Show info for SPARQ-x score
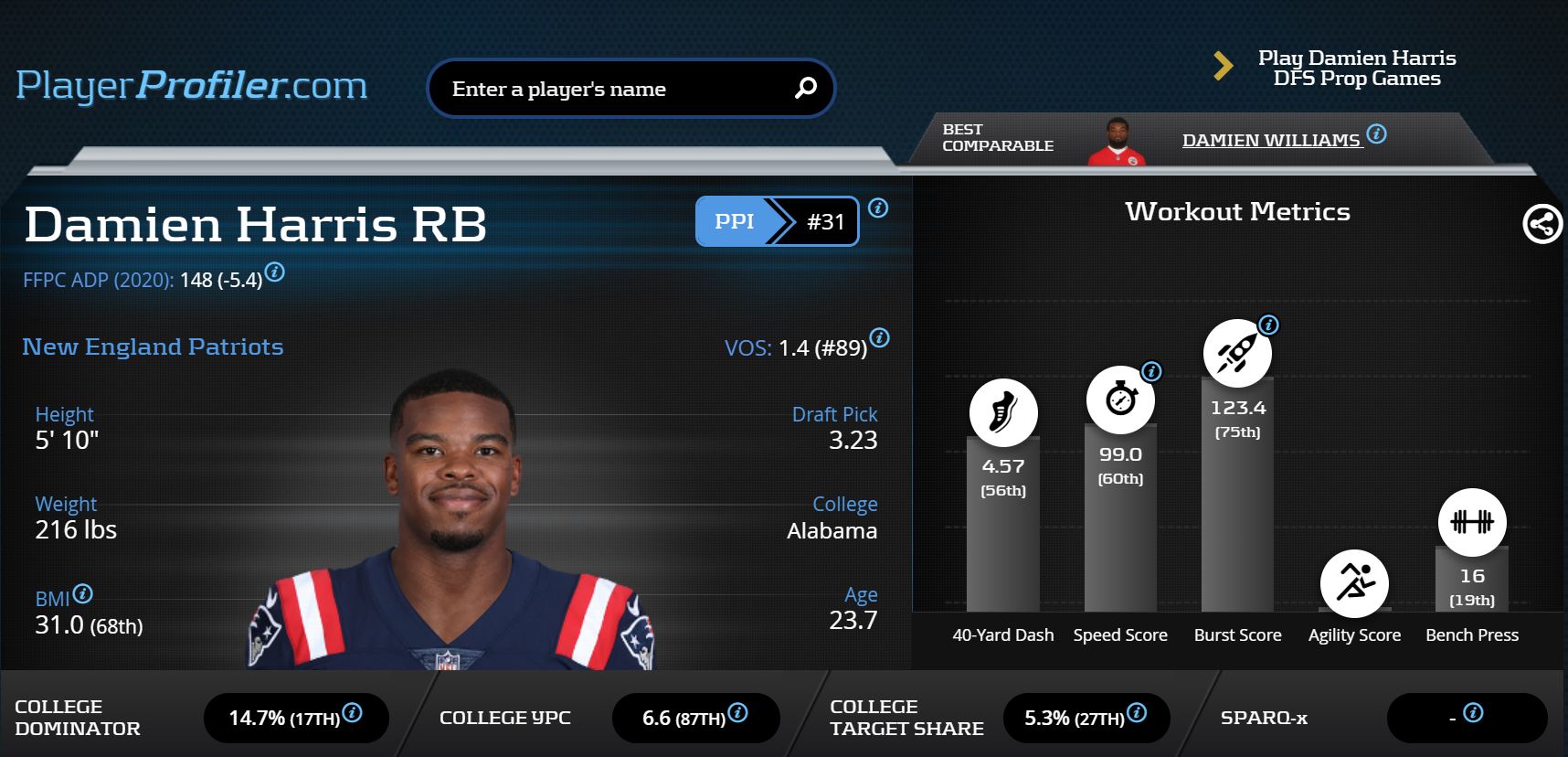The height and width of the screenshot is (757, 1568). point(1473,713)
